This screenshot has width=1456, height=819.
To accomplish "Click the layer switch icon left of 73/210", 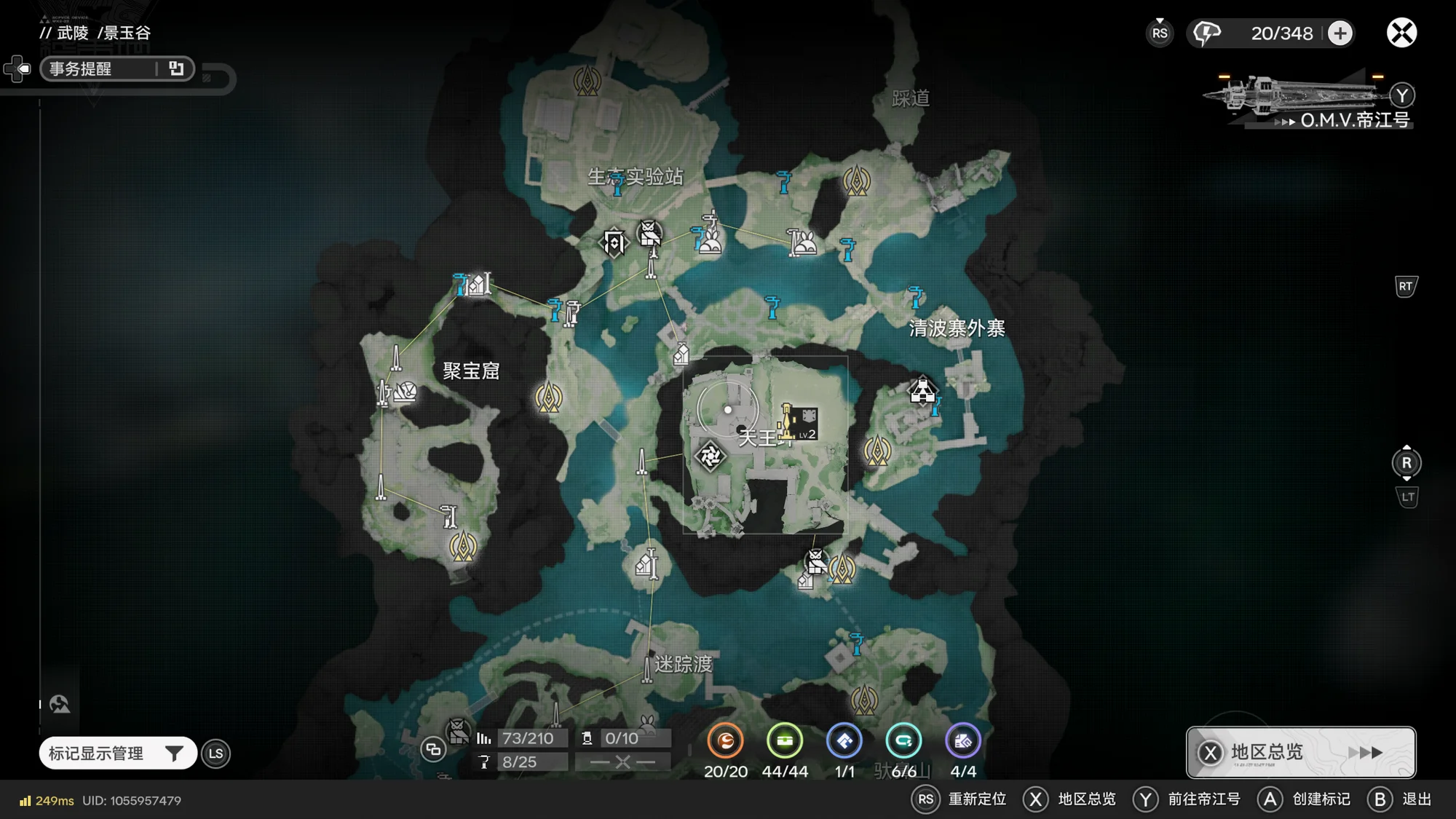I will pyautogui.click(x=433, y=748).
